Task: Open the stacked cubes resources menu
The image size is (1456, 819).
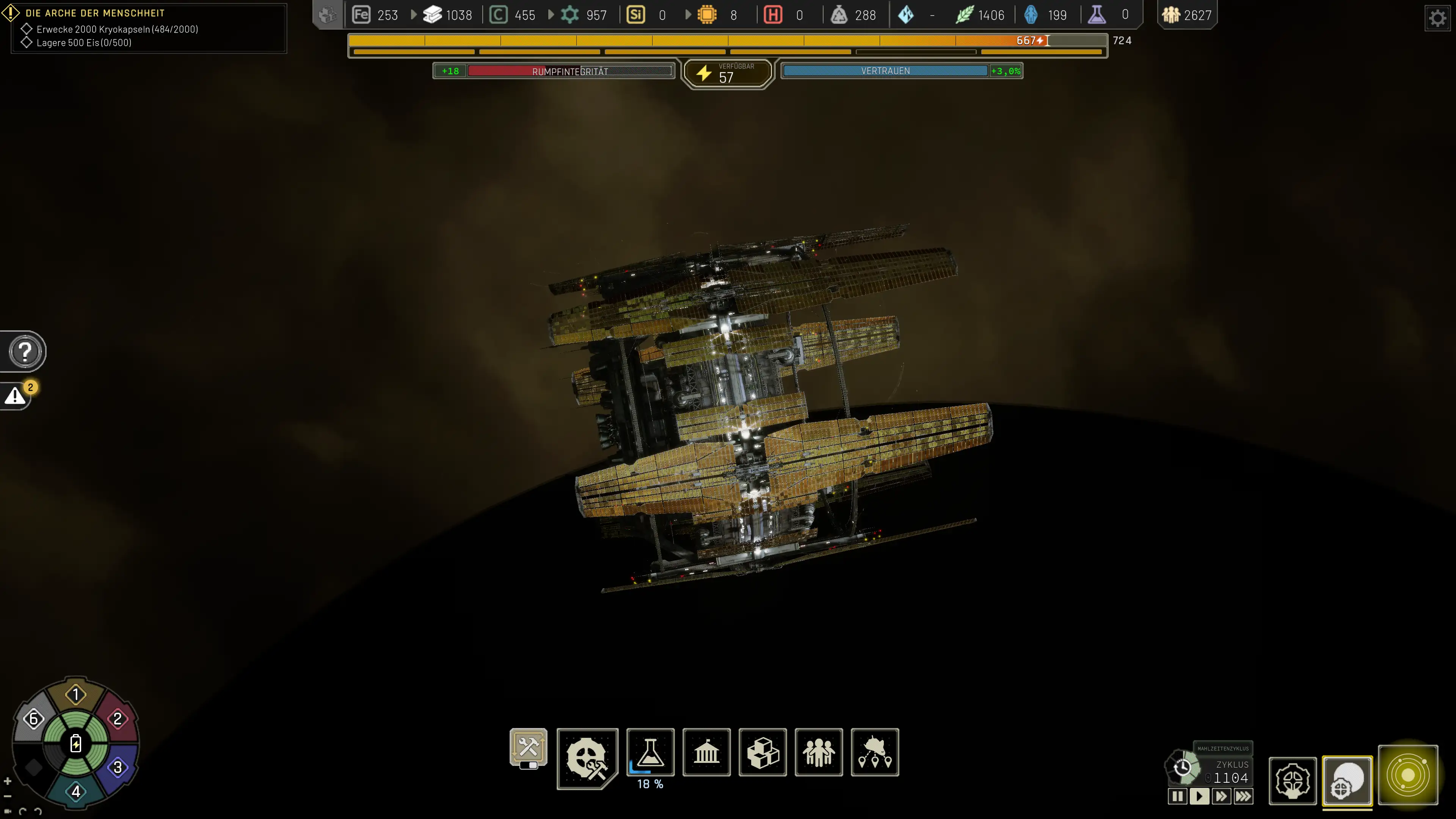Action: pyautogui.click(x=763, y=752)
